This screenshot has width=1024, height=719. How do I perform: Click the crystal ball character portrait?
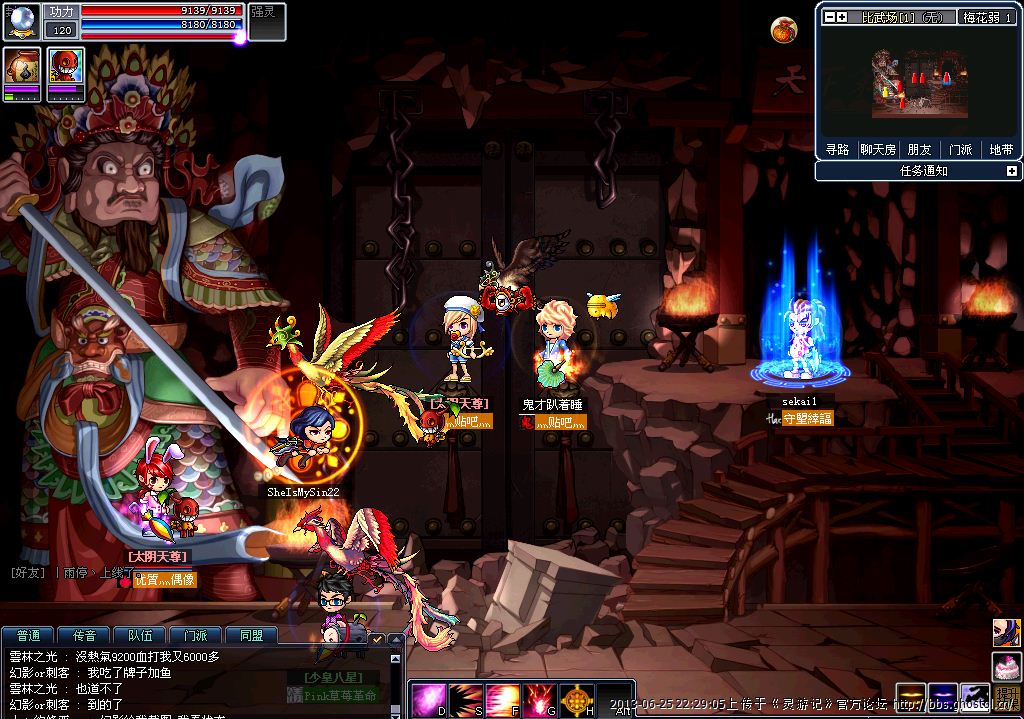tap(21, 21)
